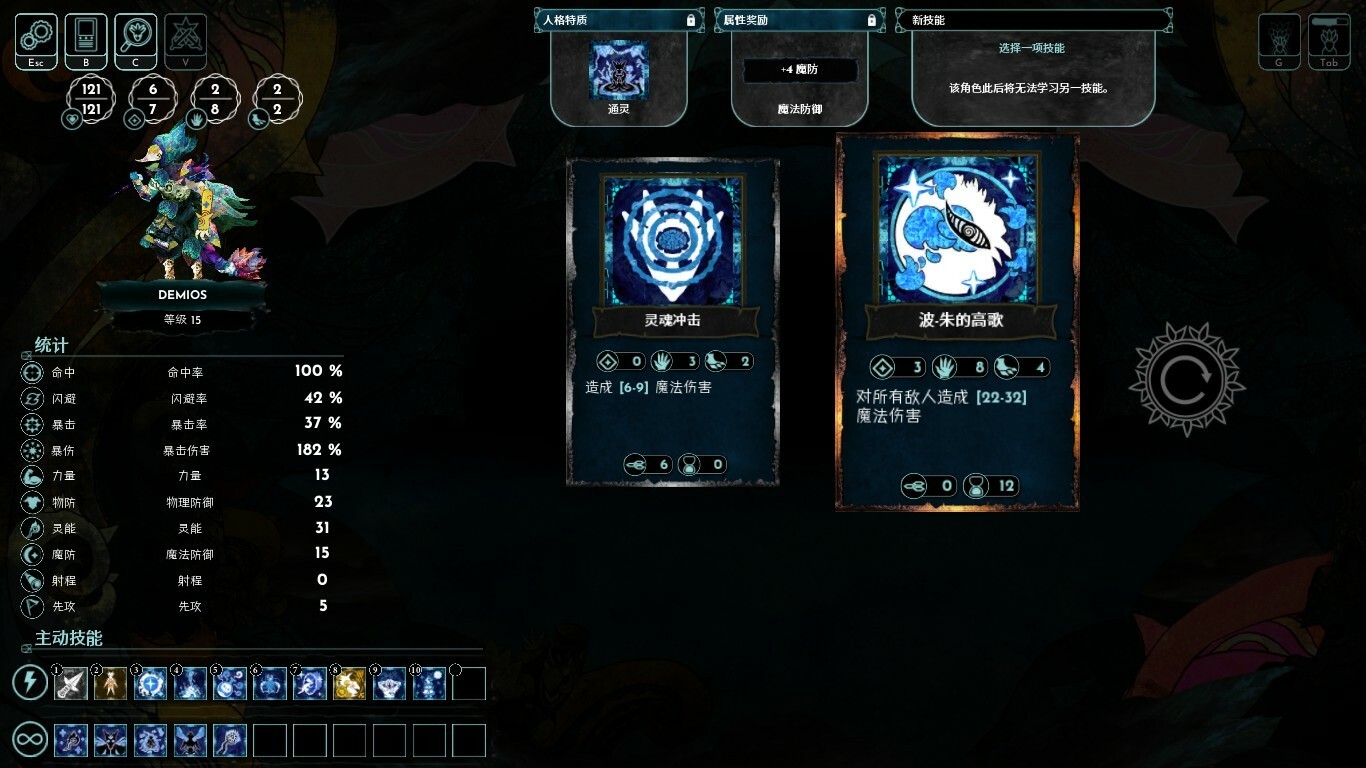This screenshot has width=1366, height=768.
Task: Click the magnifying glass character inspect button
Action: click(136, 40)
